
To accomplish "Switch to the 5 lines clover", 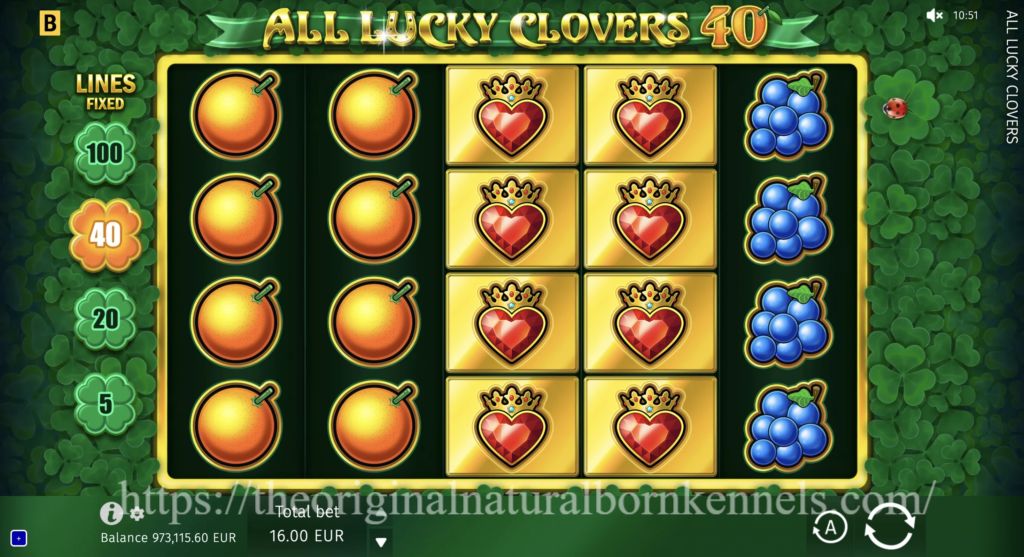I will point(105,402).
